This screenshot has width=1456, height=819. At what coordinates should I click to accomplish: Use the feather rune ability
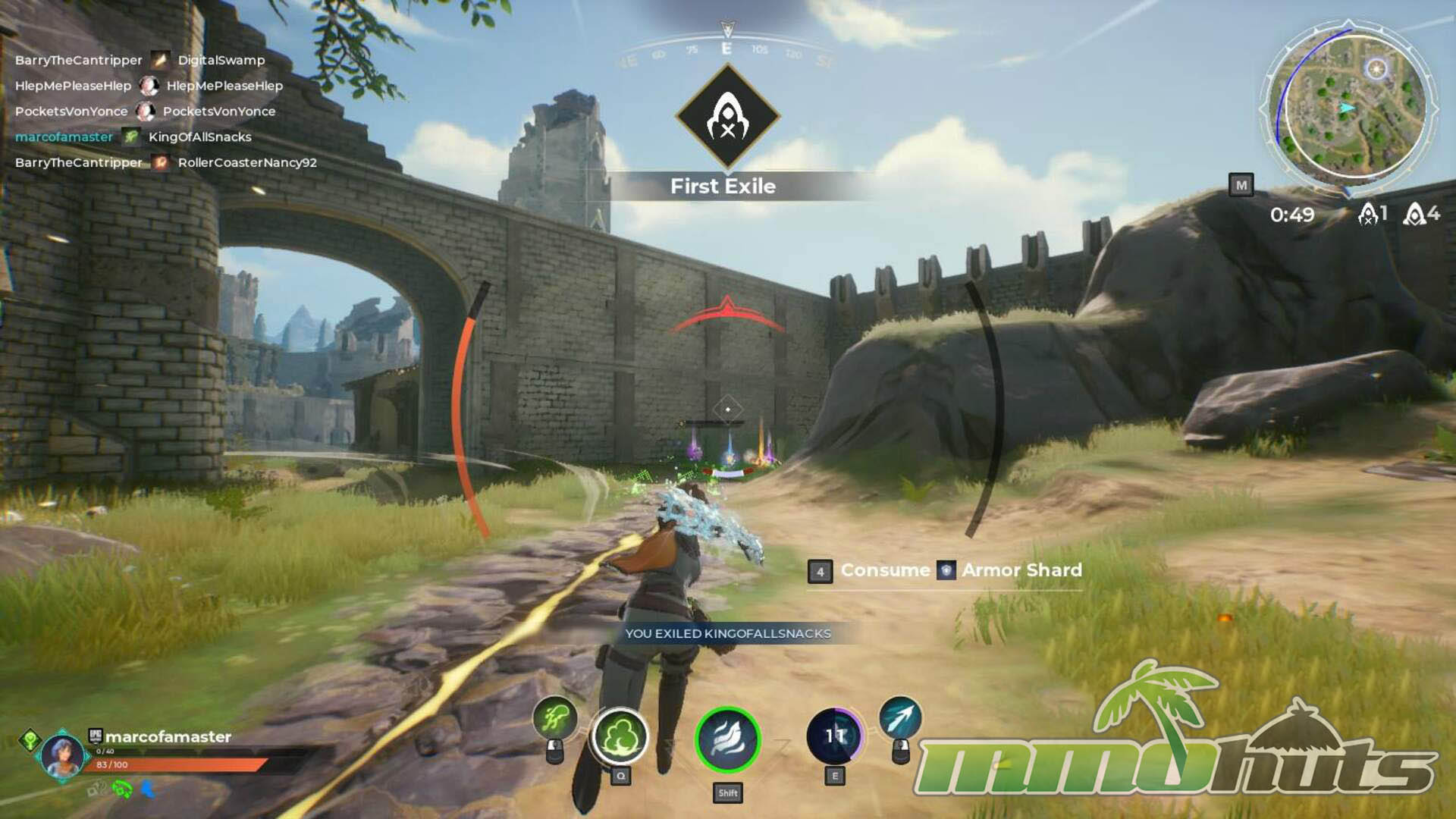coord(727,739)
